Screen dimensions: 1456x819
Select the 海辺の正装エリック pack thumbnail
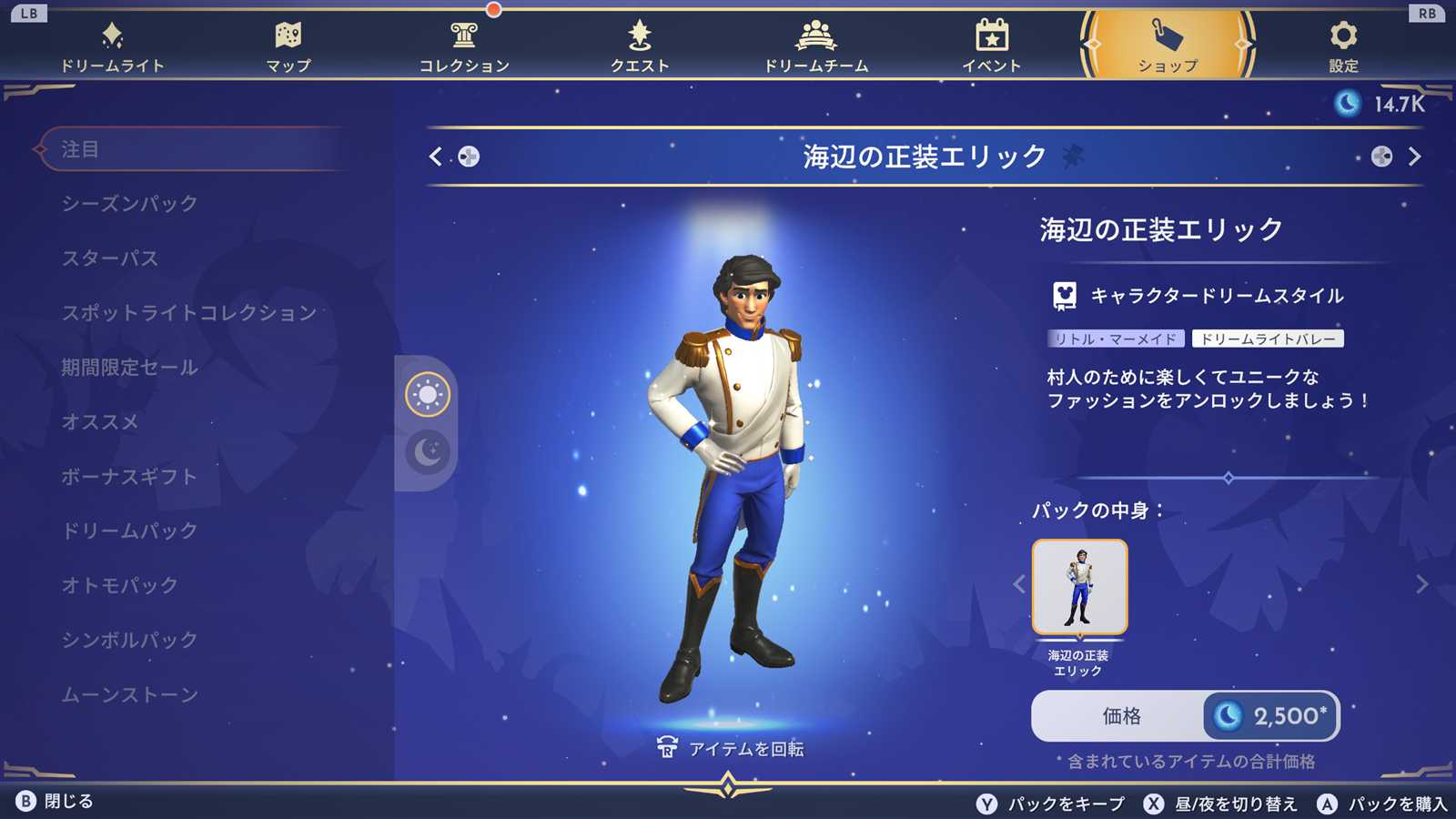point(1079,587)
